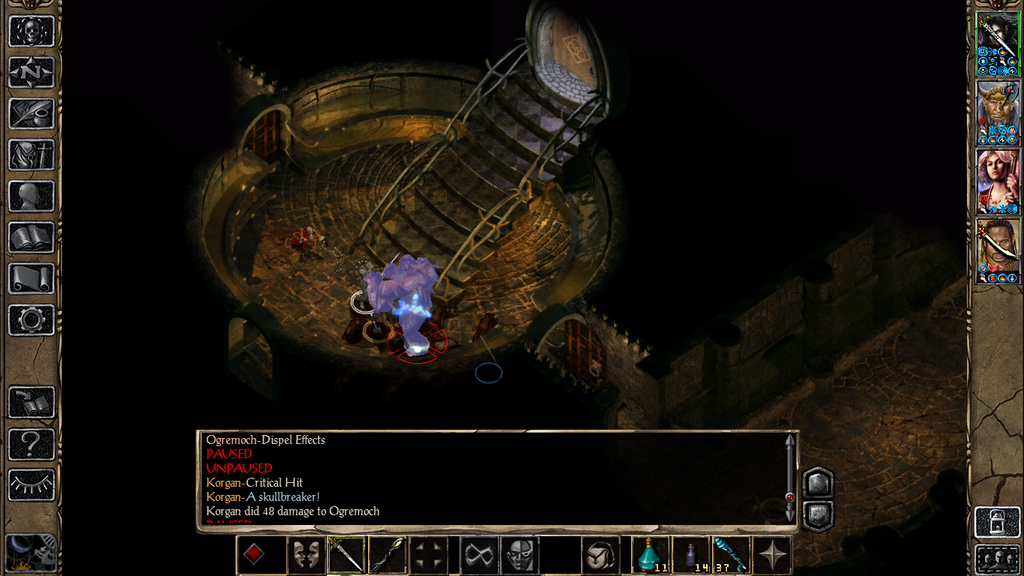Open the mage spellbook button
Screen dimensions: 1024x576
[x=31, y=237]
